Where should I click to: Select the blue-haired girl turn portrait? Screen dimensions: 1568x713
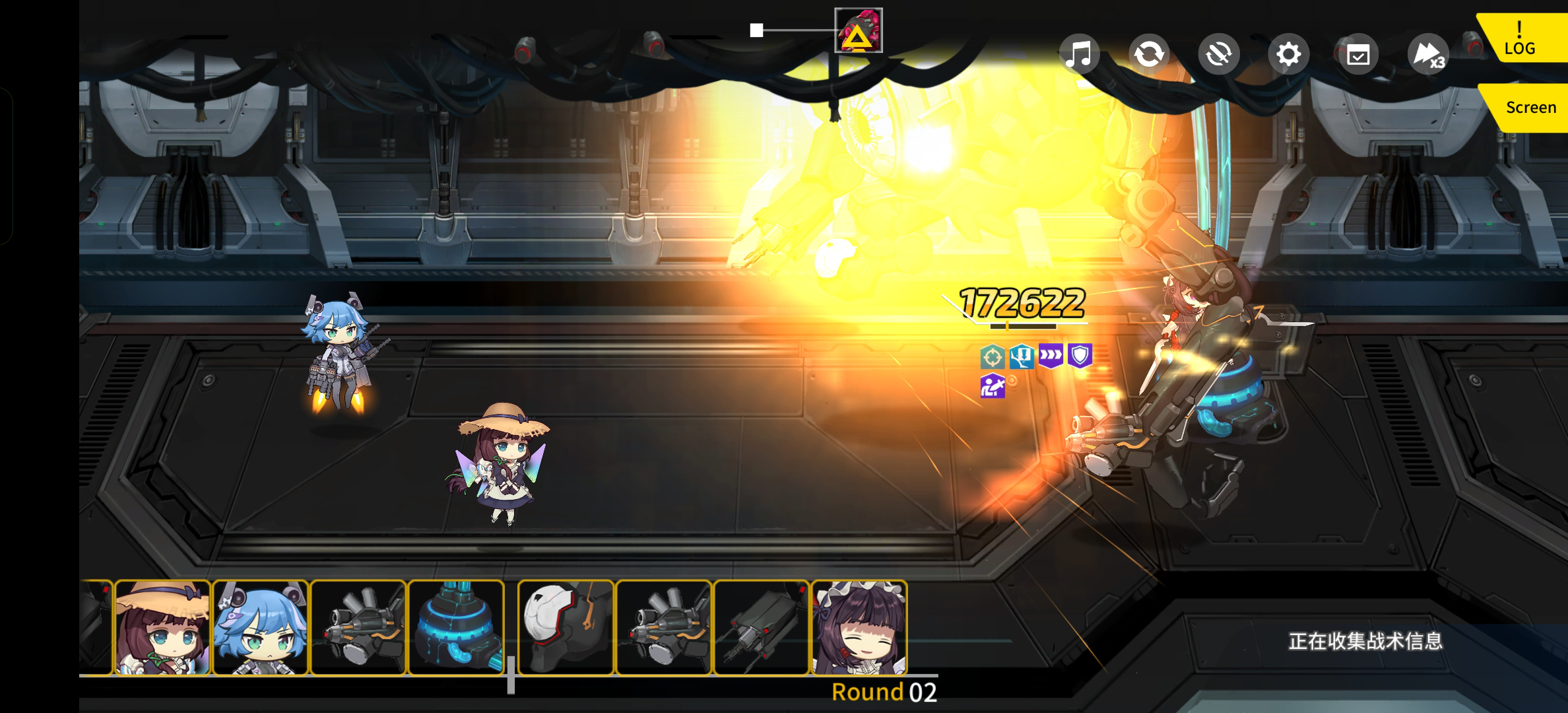pos(261,627)
